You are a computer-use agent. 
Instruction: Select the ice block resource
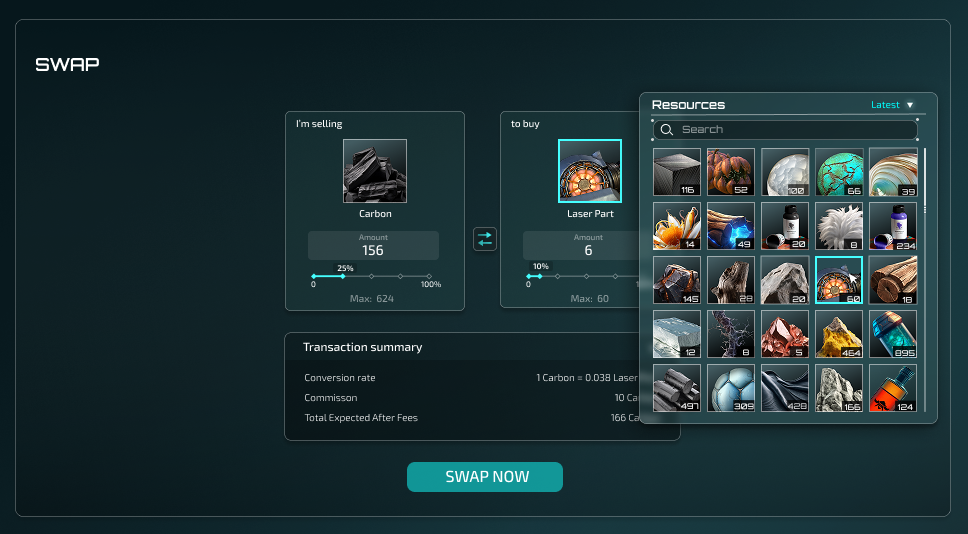click(677, 334)
